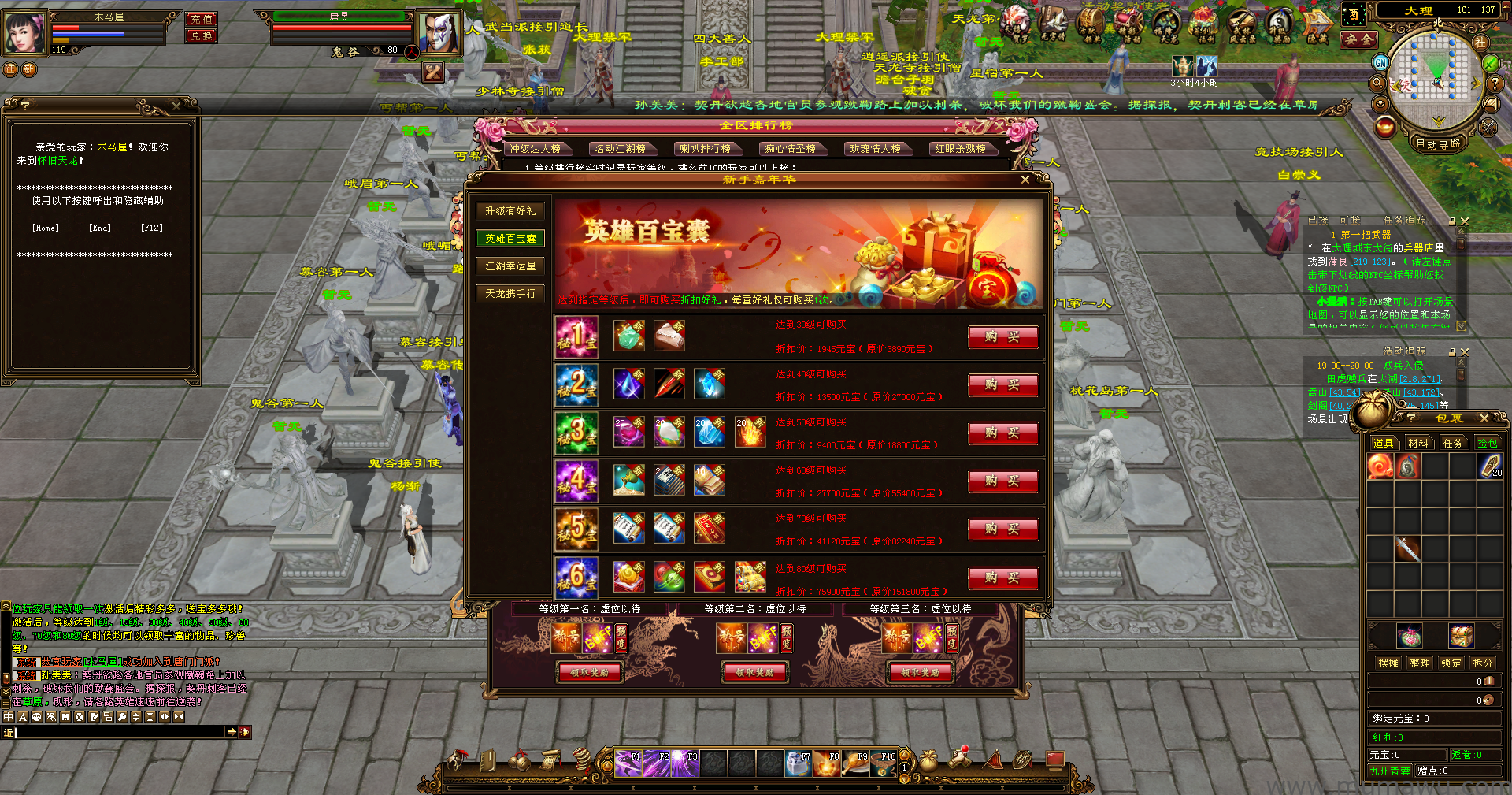Switch to the 升级有好礼 tab

(x=510, y=211)
